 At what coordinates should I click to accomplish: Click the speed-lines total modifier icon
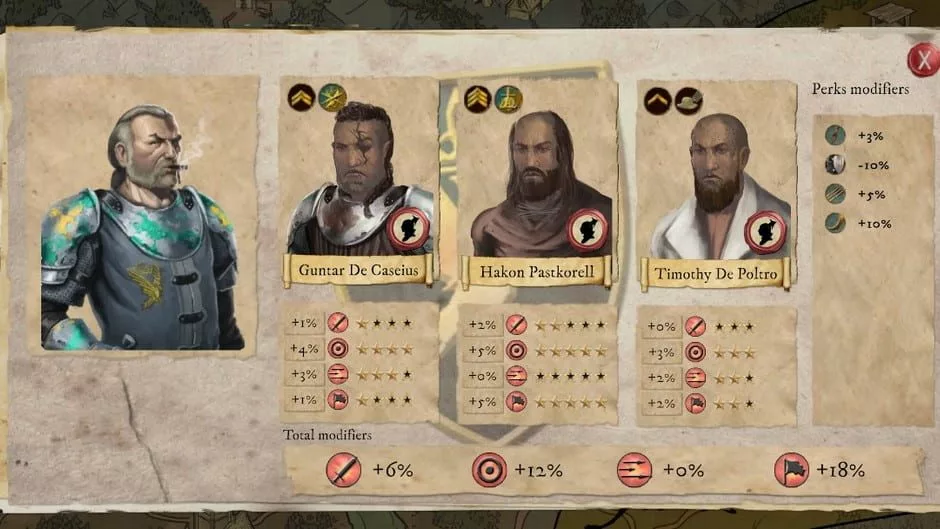[634, 470]
